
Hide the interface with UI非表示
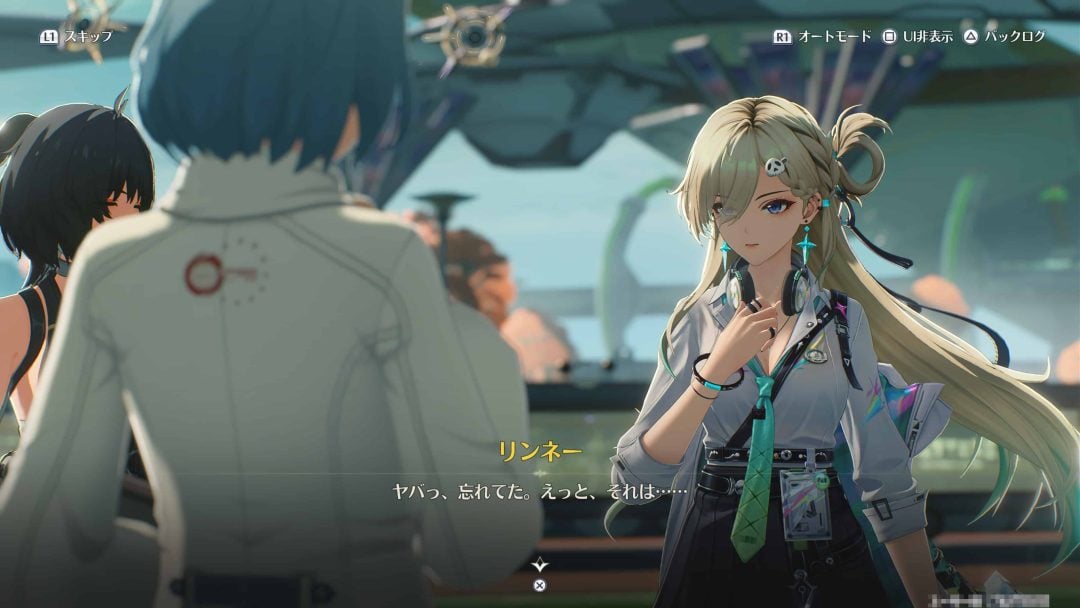click(917, 36)
